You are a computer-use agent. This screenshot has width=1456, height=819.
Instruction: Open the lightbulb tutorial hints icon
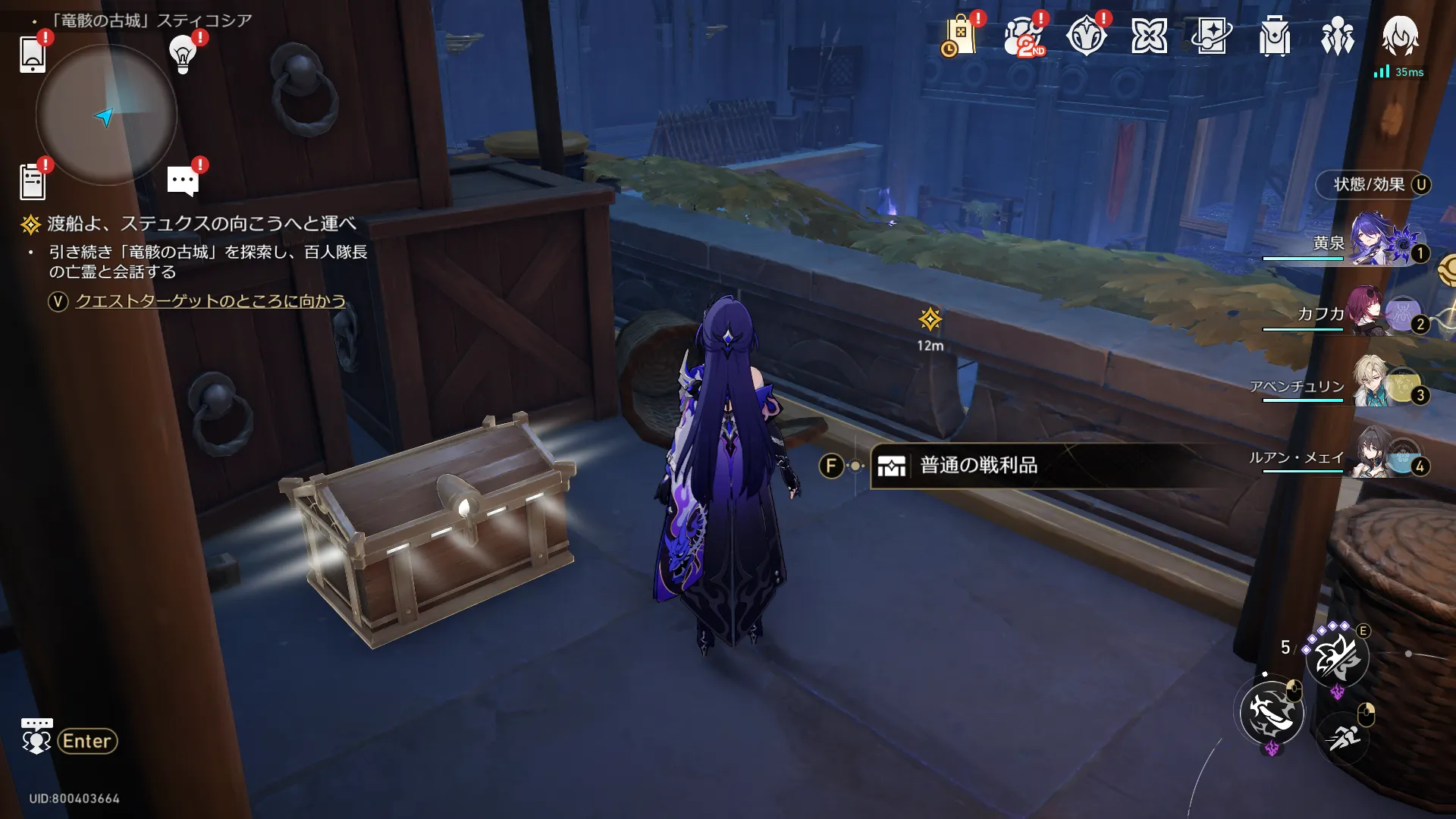coord(183,54)
